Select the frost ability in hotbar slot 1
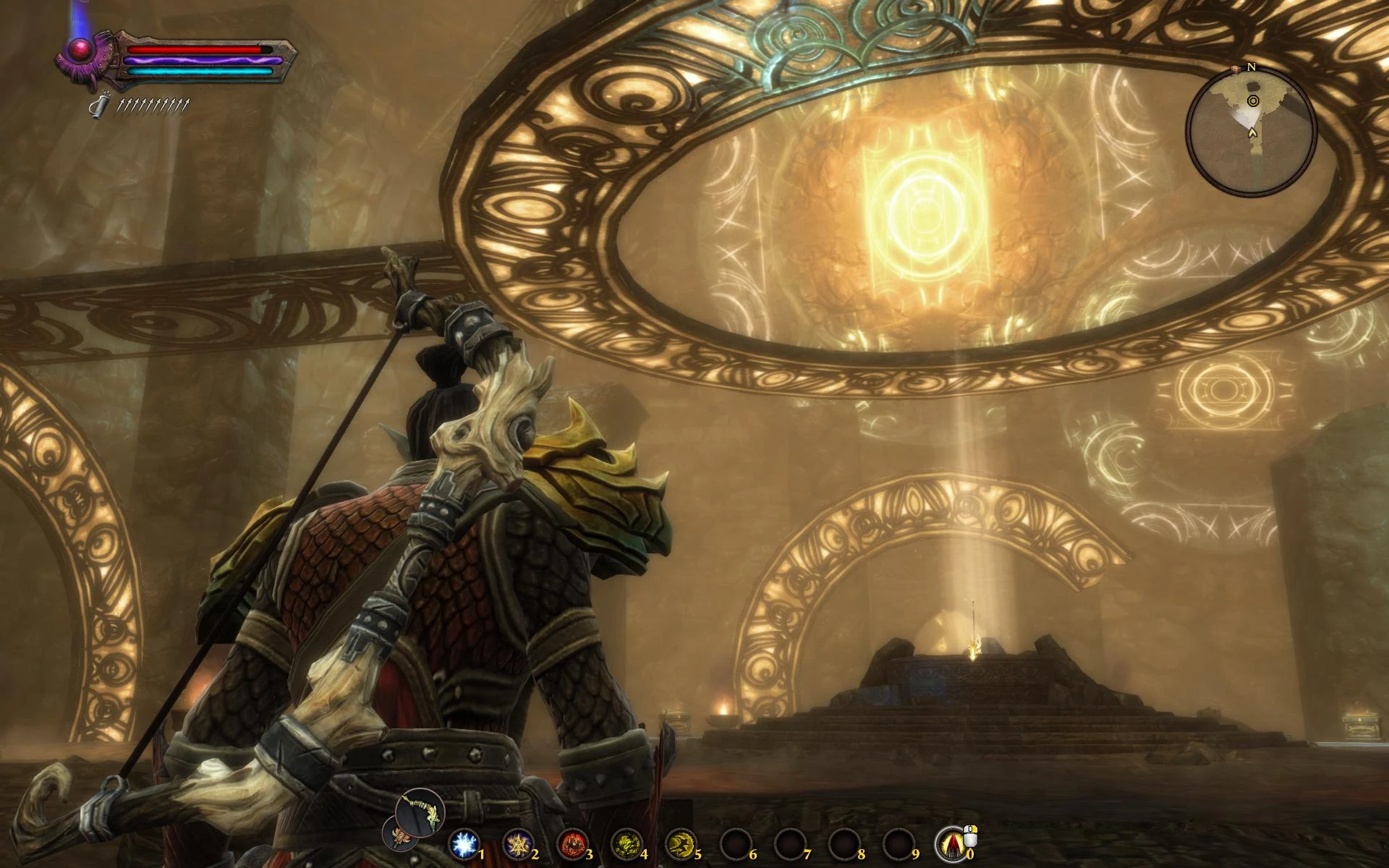Viewport: 1389px width, 868px height. pyautogui.click(x=464, y=844)
